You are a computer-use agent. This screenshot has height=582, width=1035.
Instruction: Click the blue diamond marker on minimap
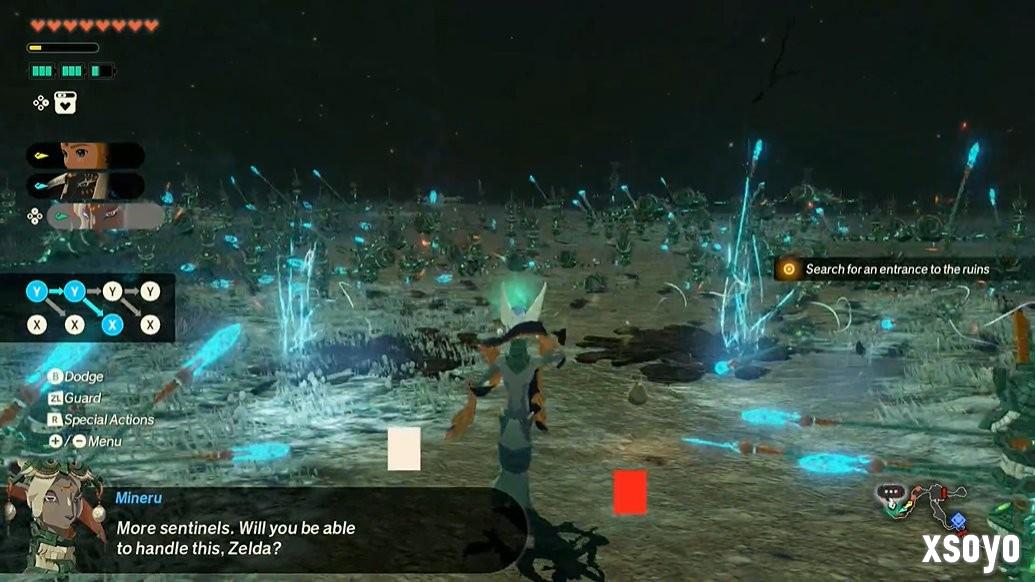958,519
